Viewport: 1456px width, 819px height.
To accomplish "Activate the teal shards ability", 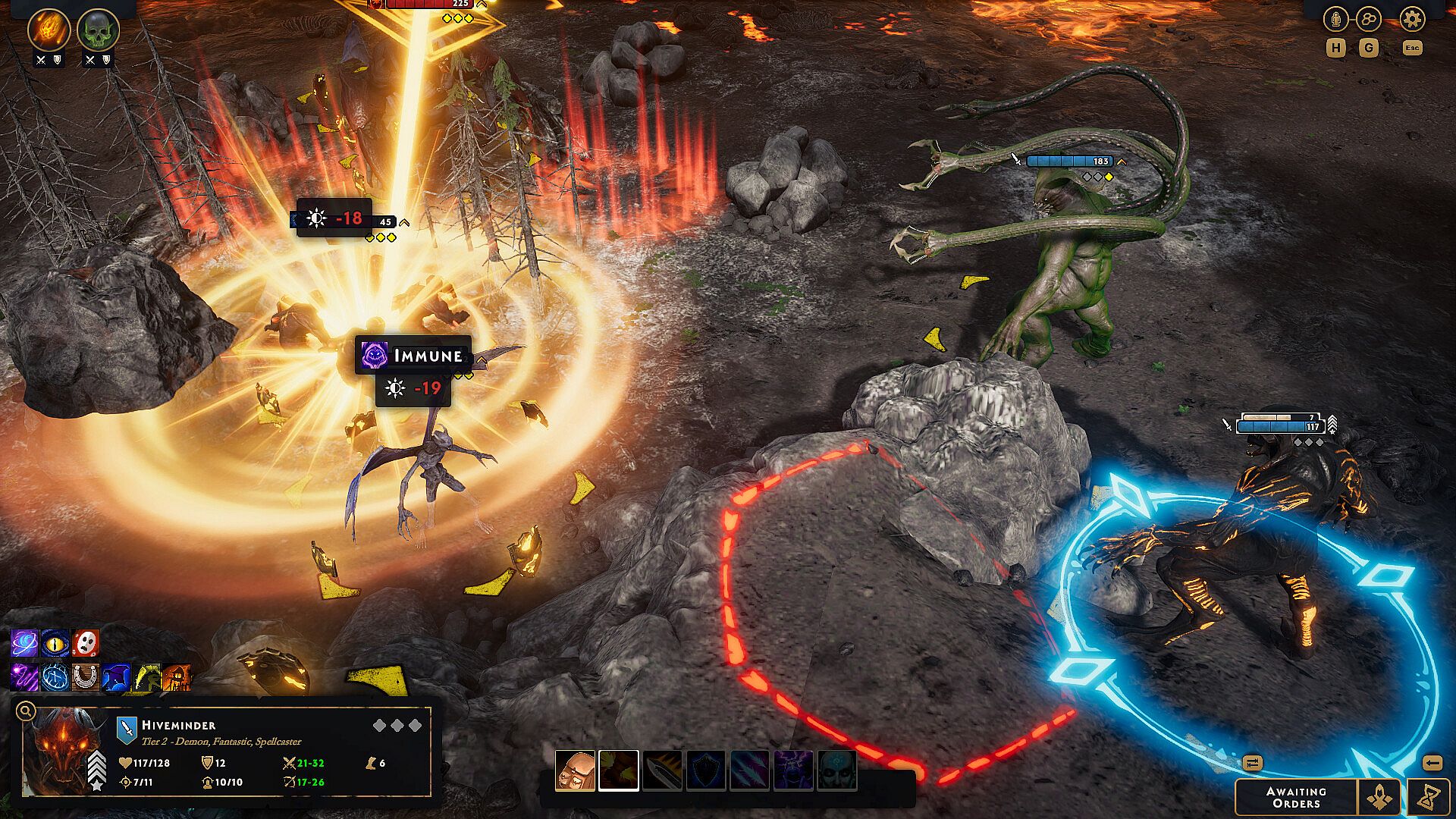I will (750, 770).
